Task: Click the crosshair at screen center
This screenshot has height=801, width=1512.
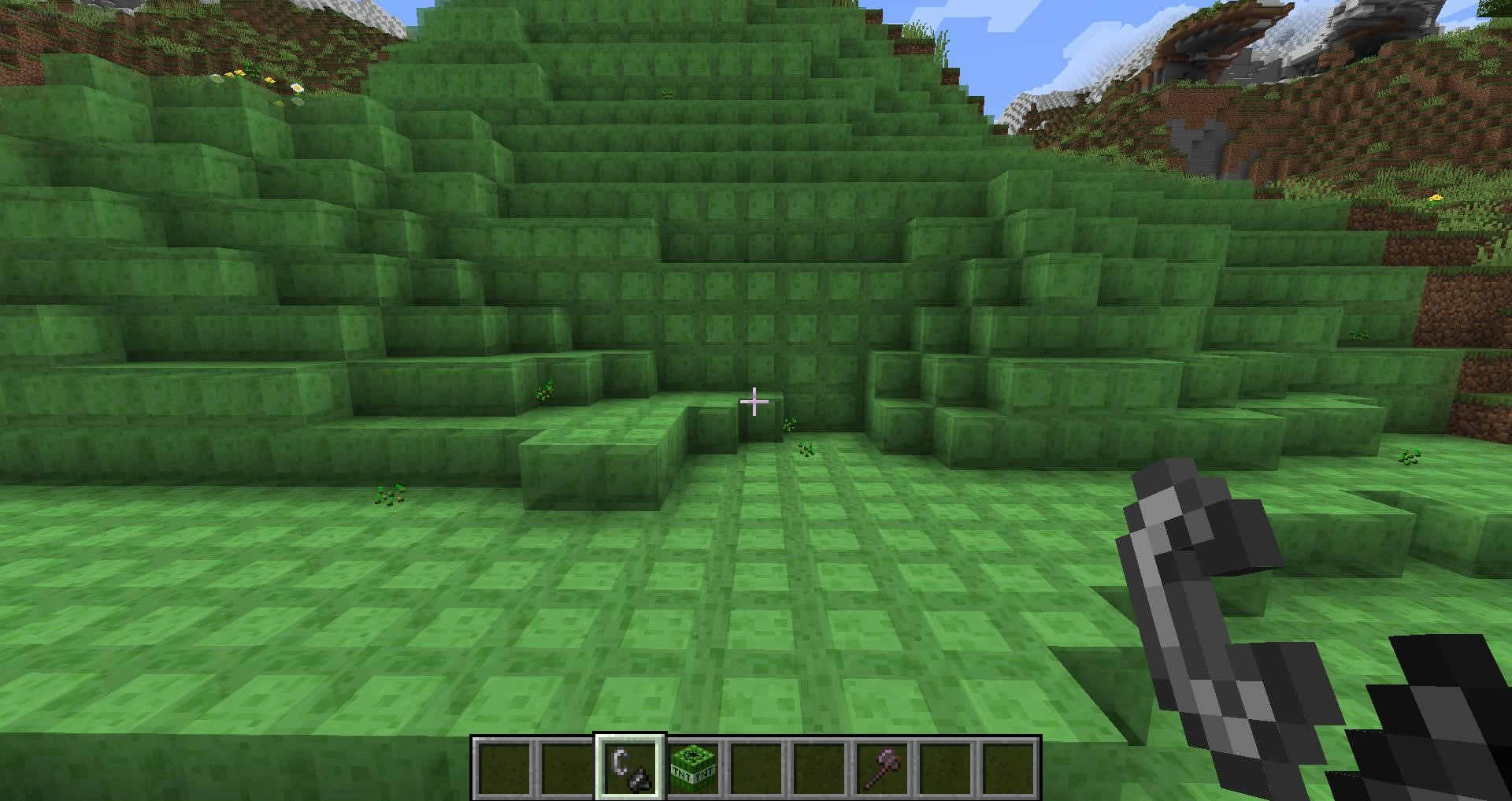Action: click(754, 401)
